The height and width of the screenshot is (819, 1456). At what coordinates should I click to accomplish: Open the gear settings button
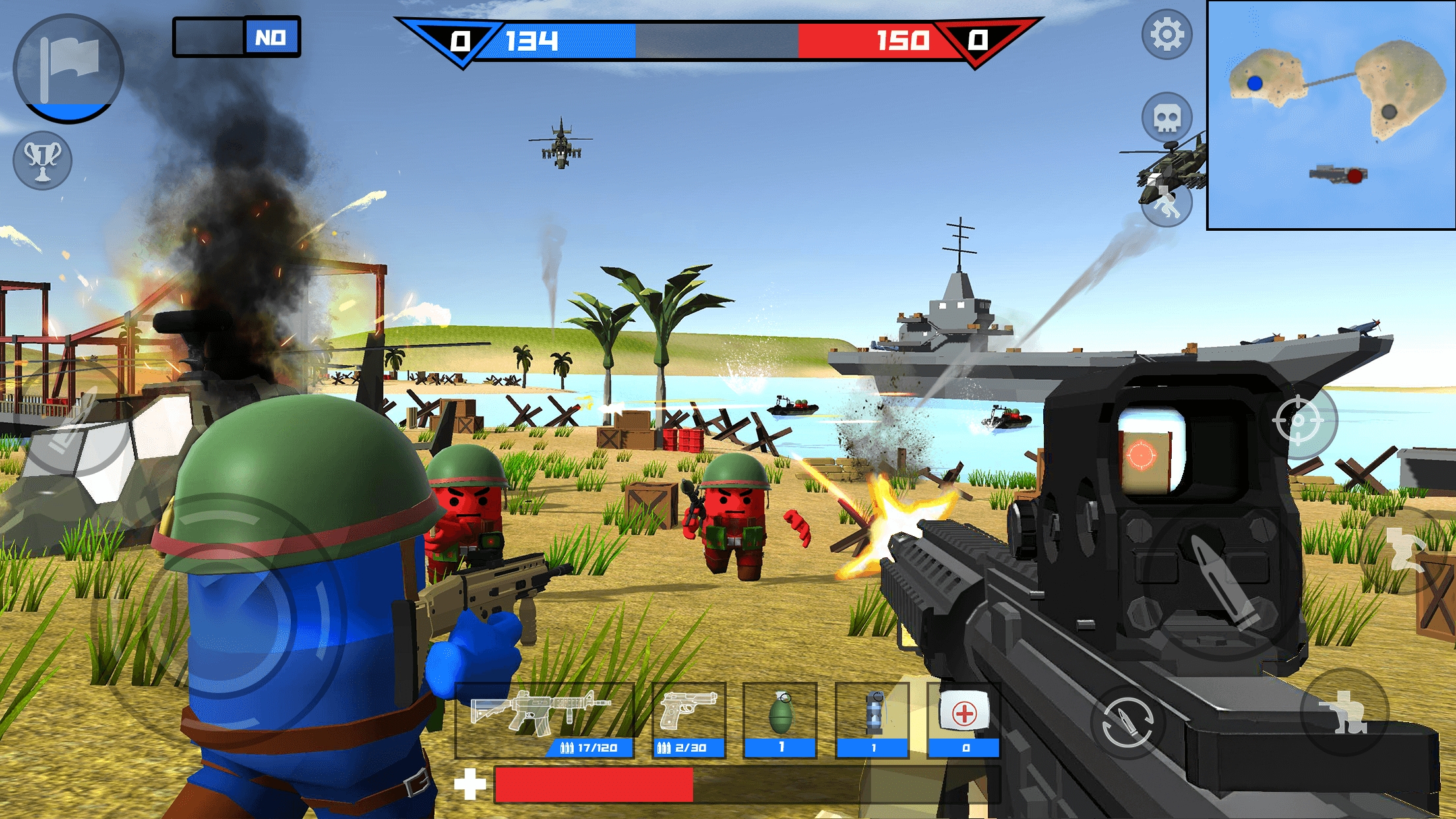pyautogui.click(x=1167, y=34)
